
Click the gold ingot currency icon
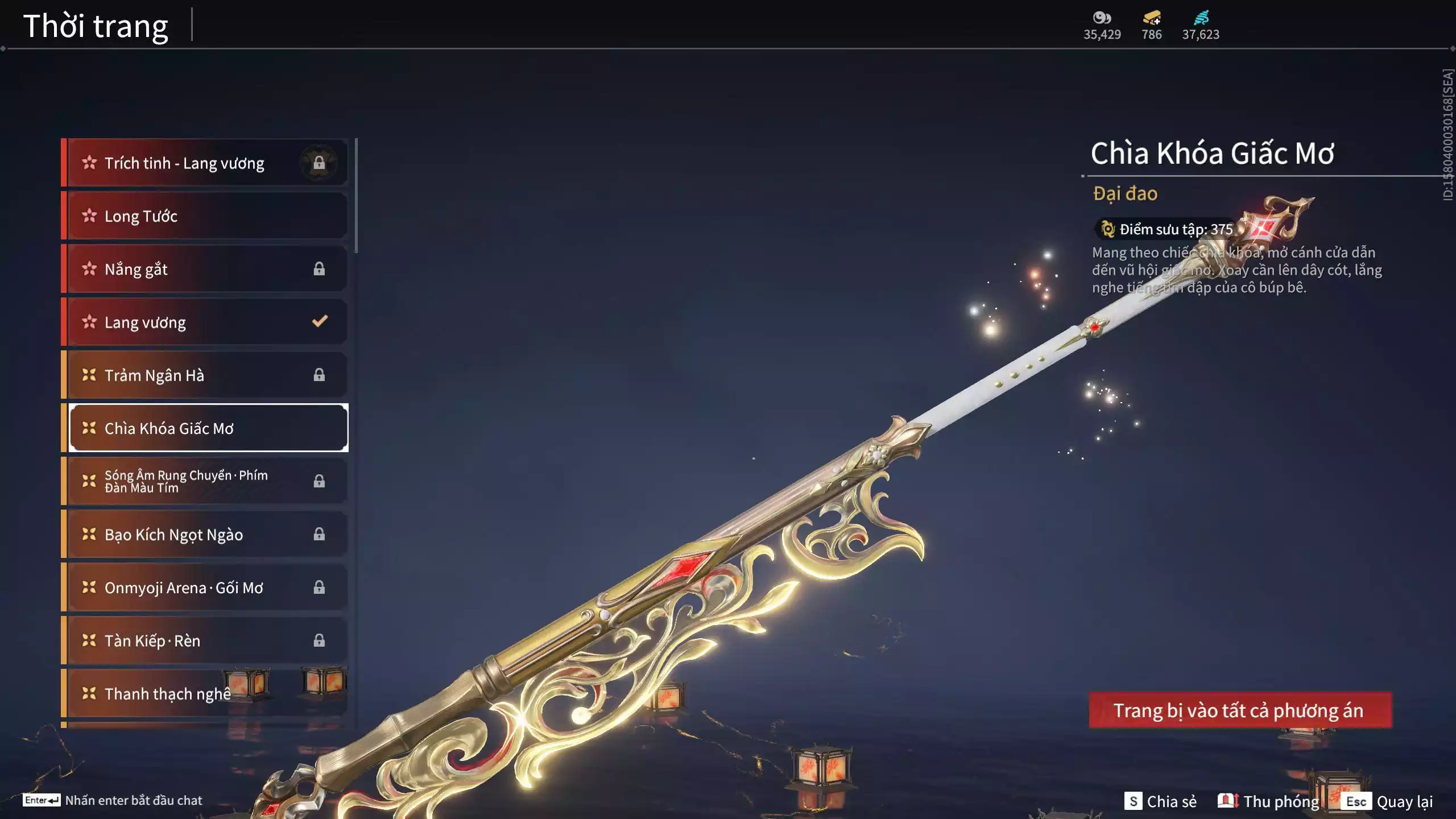click(1151, 18)
